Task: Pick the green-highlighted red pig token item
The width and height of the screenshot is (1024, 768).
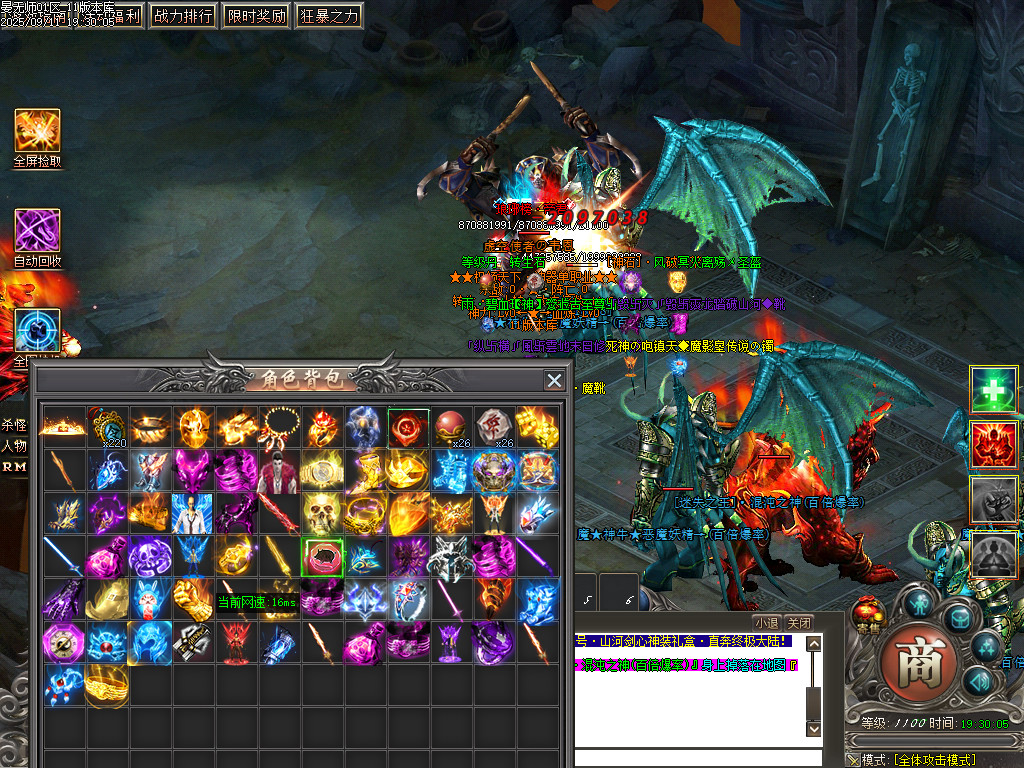Action: point(321,556)
